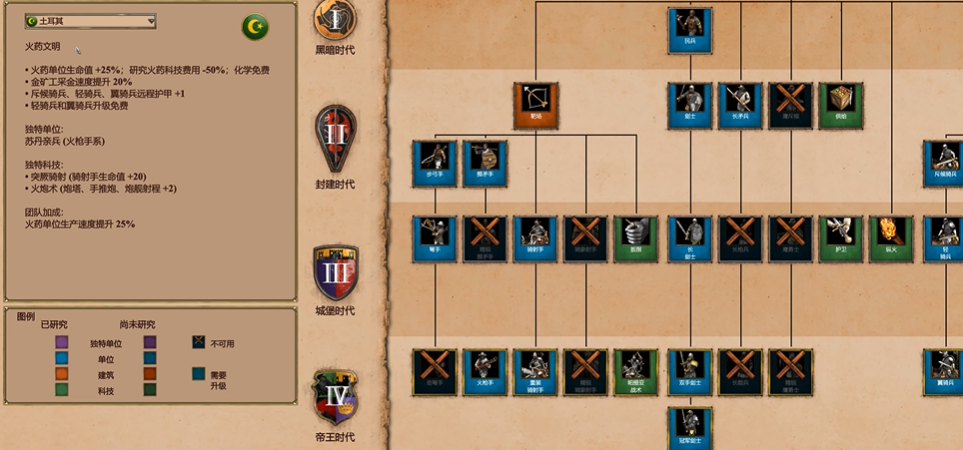Select the 供给 supplies technology node
Image resolution: width=963 pixels, height=450 pixels.
point(842,105)
